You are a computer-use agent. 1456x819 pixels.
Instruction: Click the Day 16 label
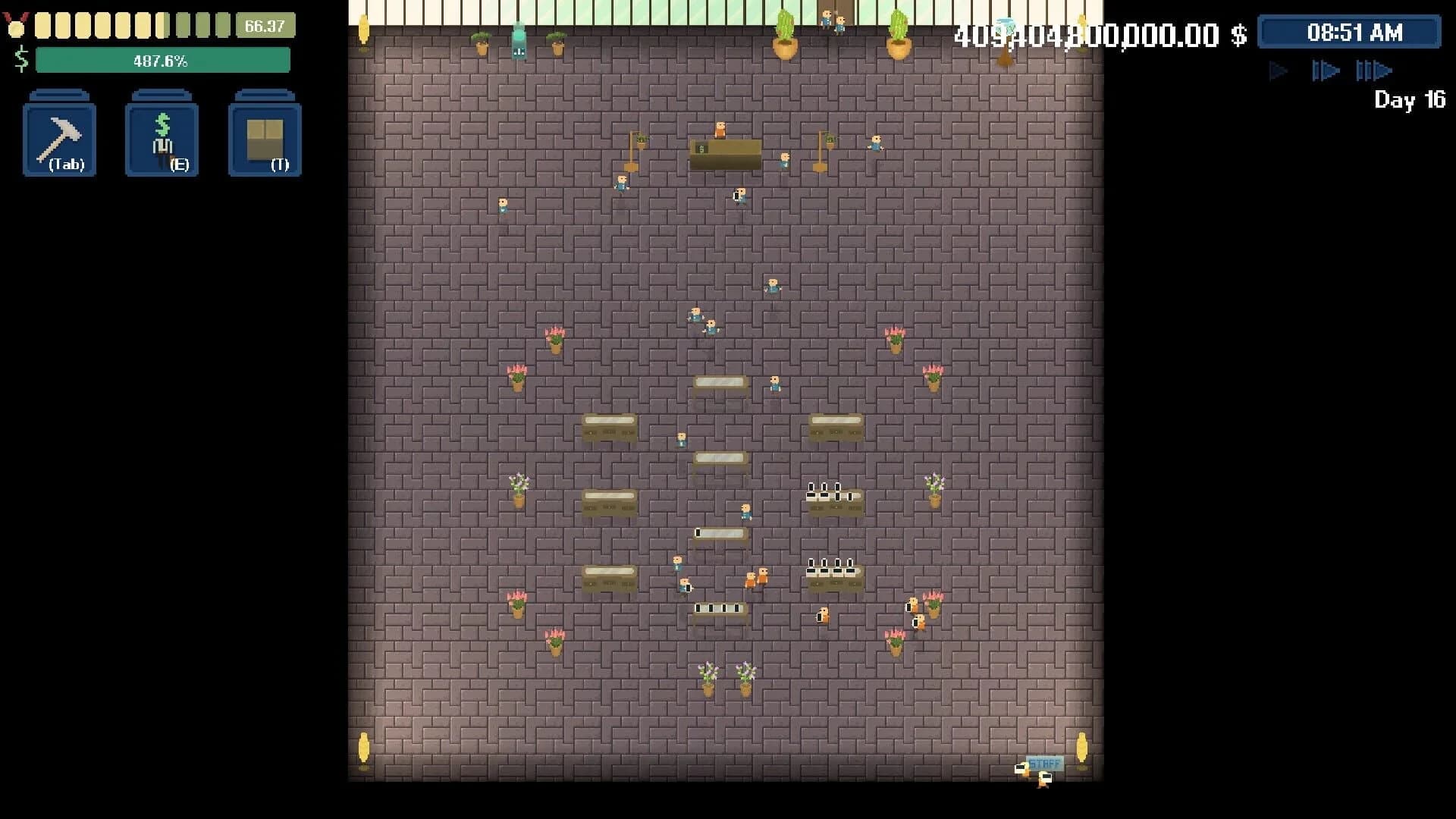1409,100
